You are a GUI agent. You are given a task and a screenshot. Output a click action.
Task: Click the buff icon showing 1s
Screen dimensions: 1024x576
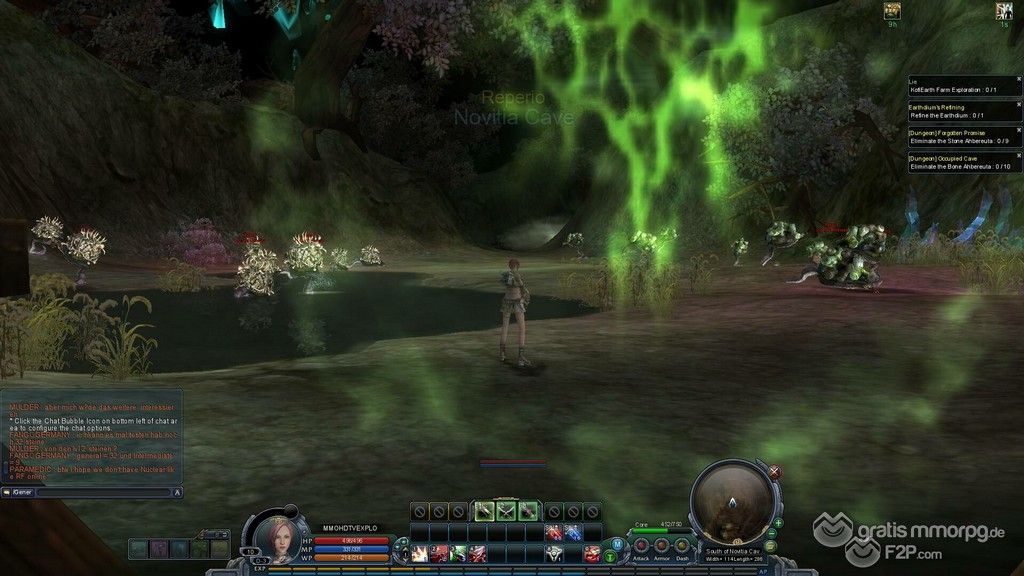[x=1003, y=10]
